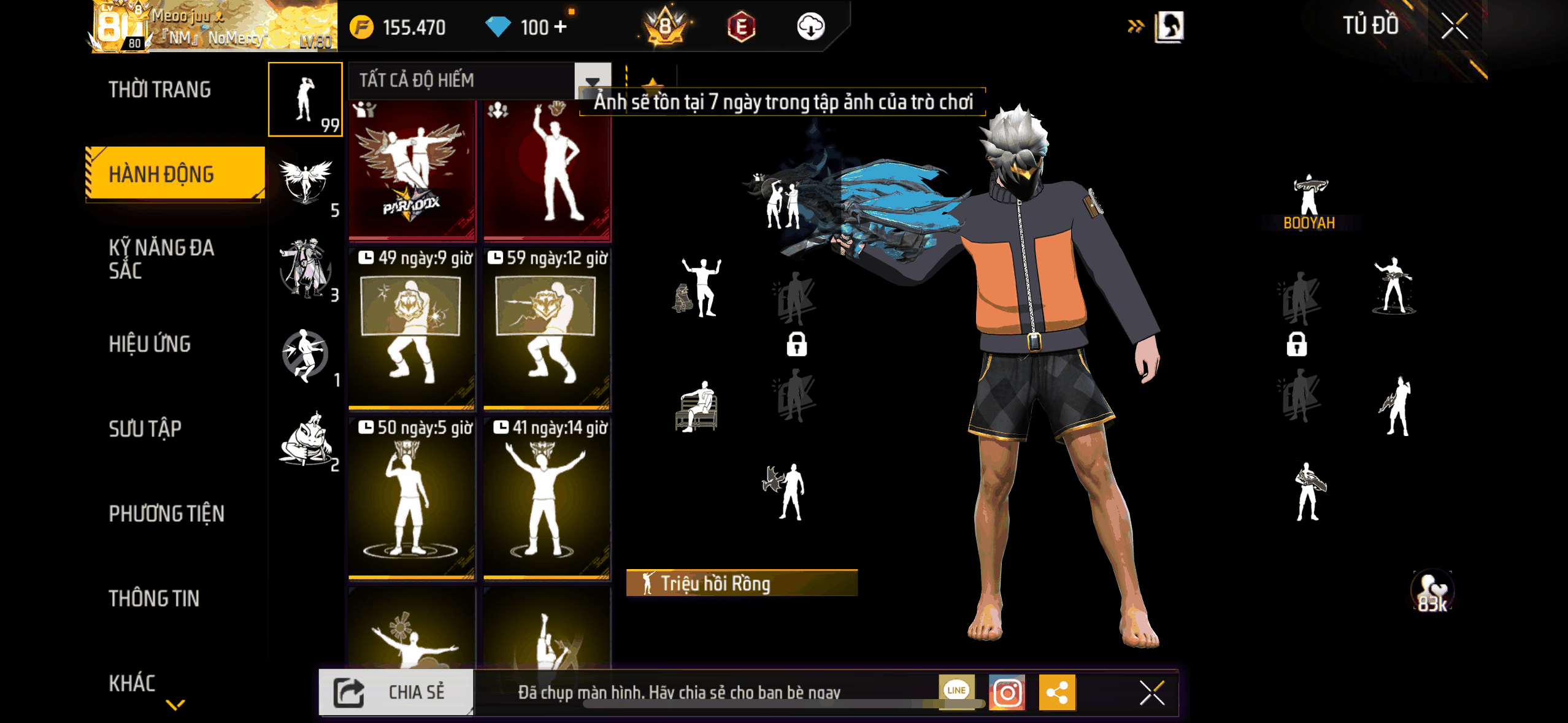This screenshot has width=1568, height=723.
Task: Close the screenshot share bar
Action: click(x=1151, y=693)
